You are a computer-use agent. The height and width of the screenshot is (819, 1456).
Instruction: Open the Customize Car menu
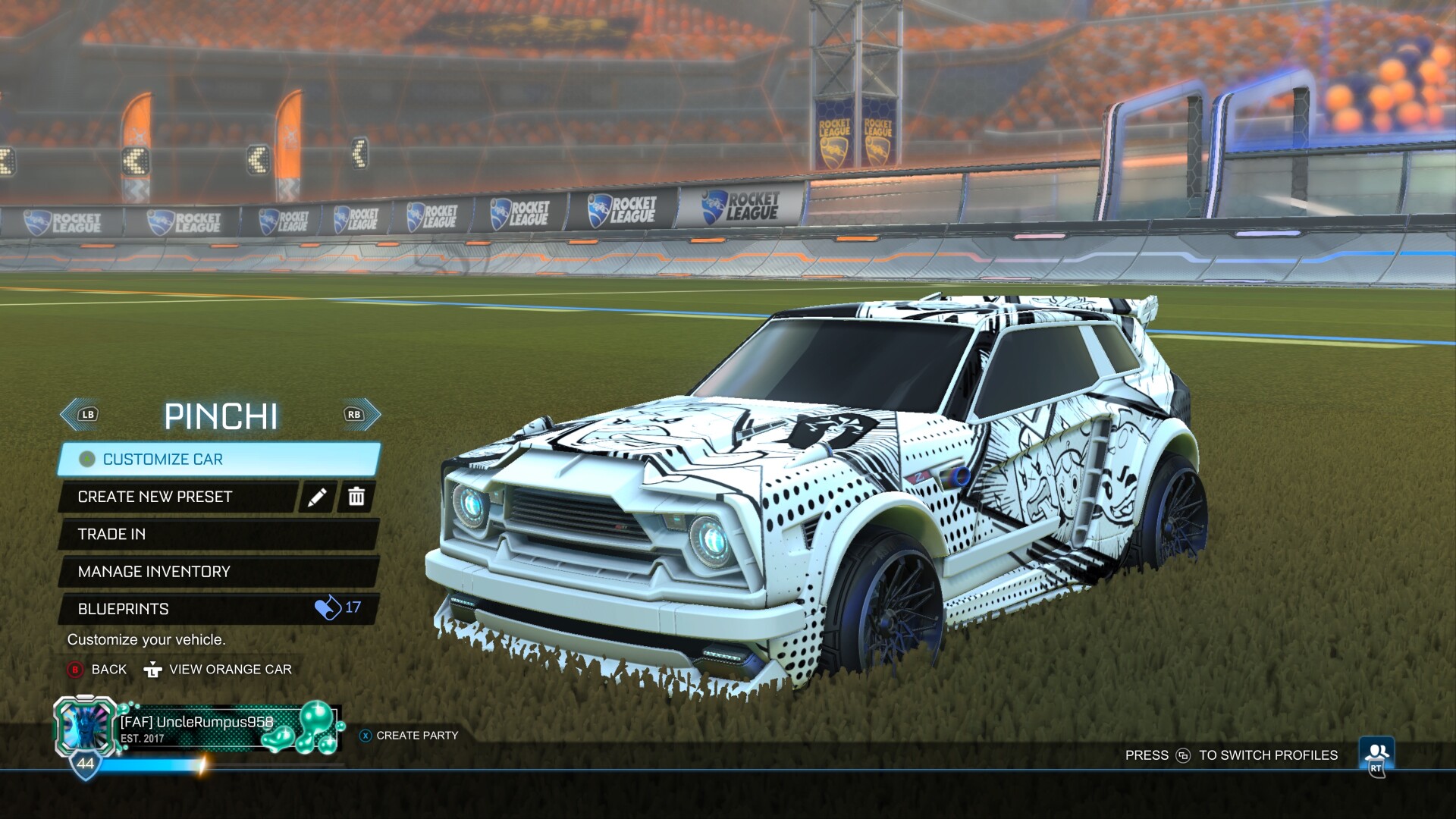(x=218, y=460)
